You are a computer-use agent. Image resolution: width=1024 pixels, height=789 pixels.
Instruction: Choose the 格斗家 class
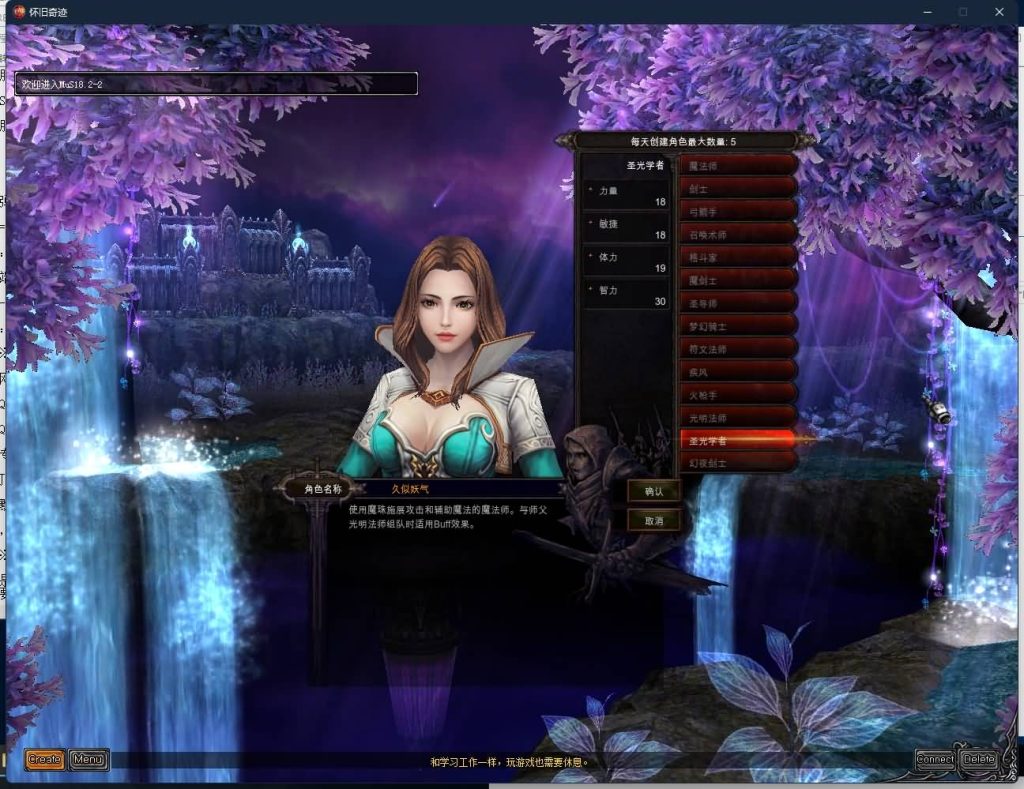point(738,257)
